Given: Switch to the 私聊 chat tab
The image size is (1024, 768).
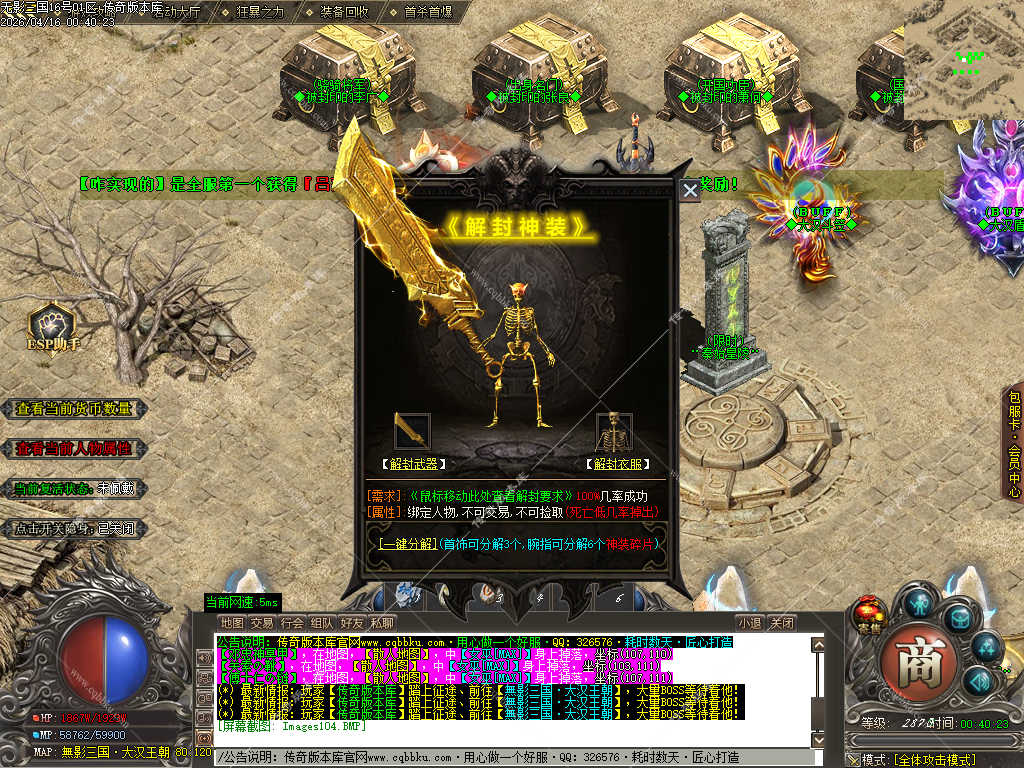Looking at the screenshot, I should (x=381, y=623).
